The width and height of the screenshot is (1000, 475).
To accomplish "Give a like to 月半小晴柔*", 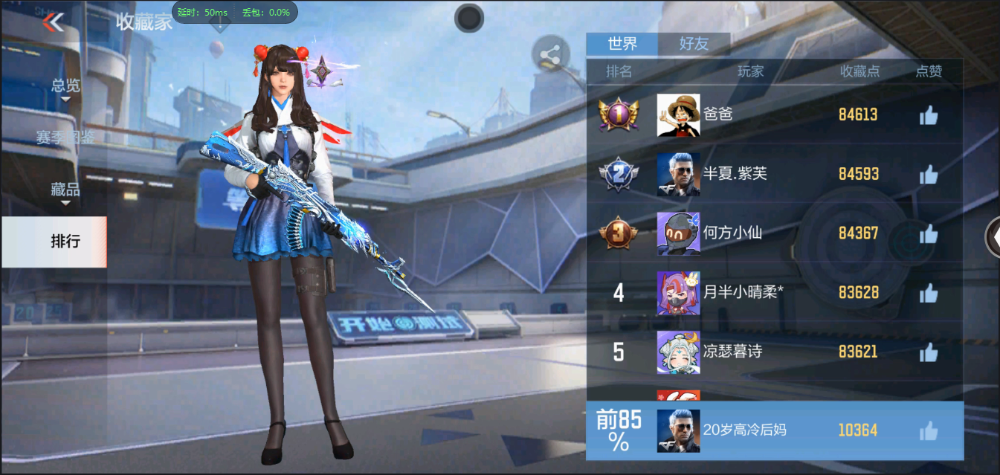I will tap(928, 293).
